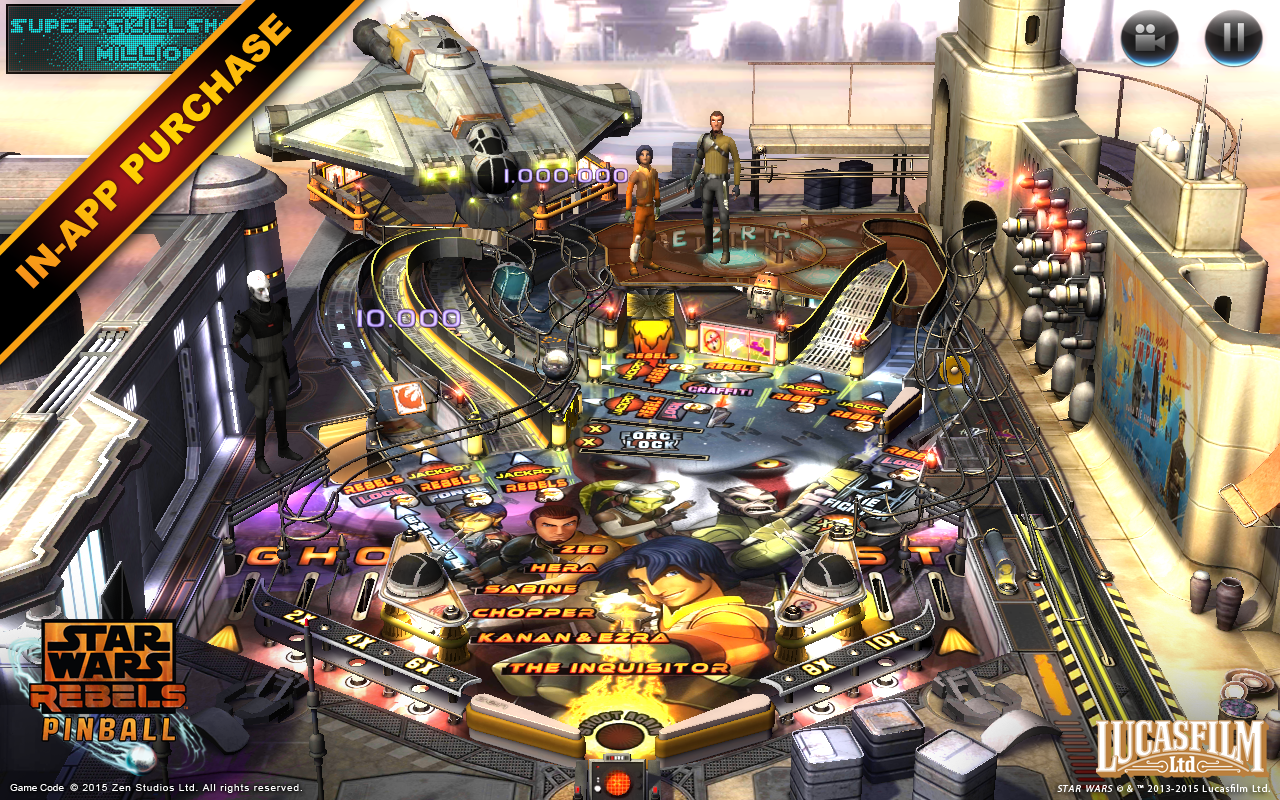Click the FORCE LOCK insert
1280x800 pixels.
click(648, 438)
